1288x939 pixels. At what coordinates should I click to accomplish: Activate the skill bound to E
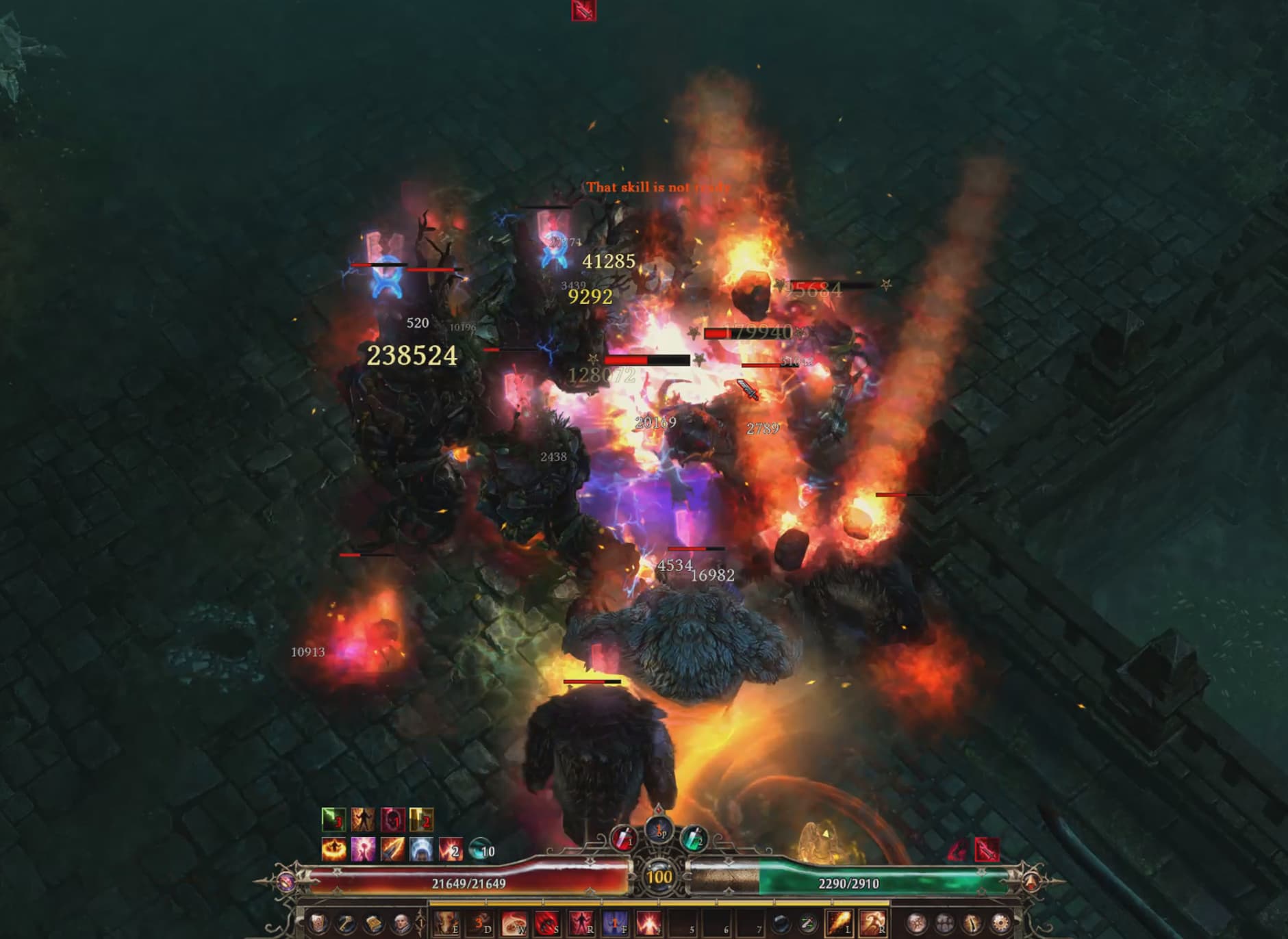point(446,924)
